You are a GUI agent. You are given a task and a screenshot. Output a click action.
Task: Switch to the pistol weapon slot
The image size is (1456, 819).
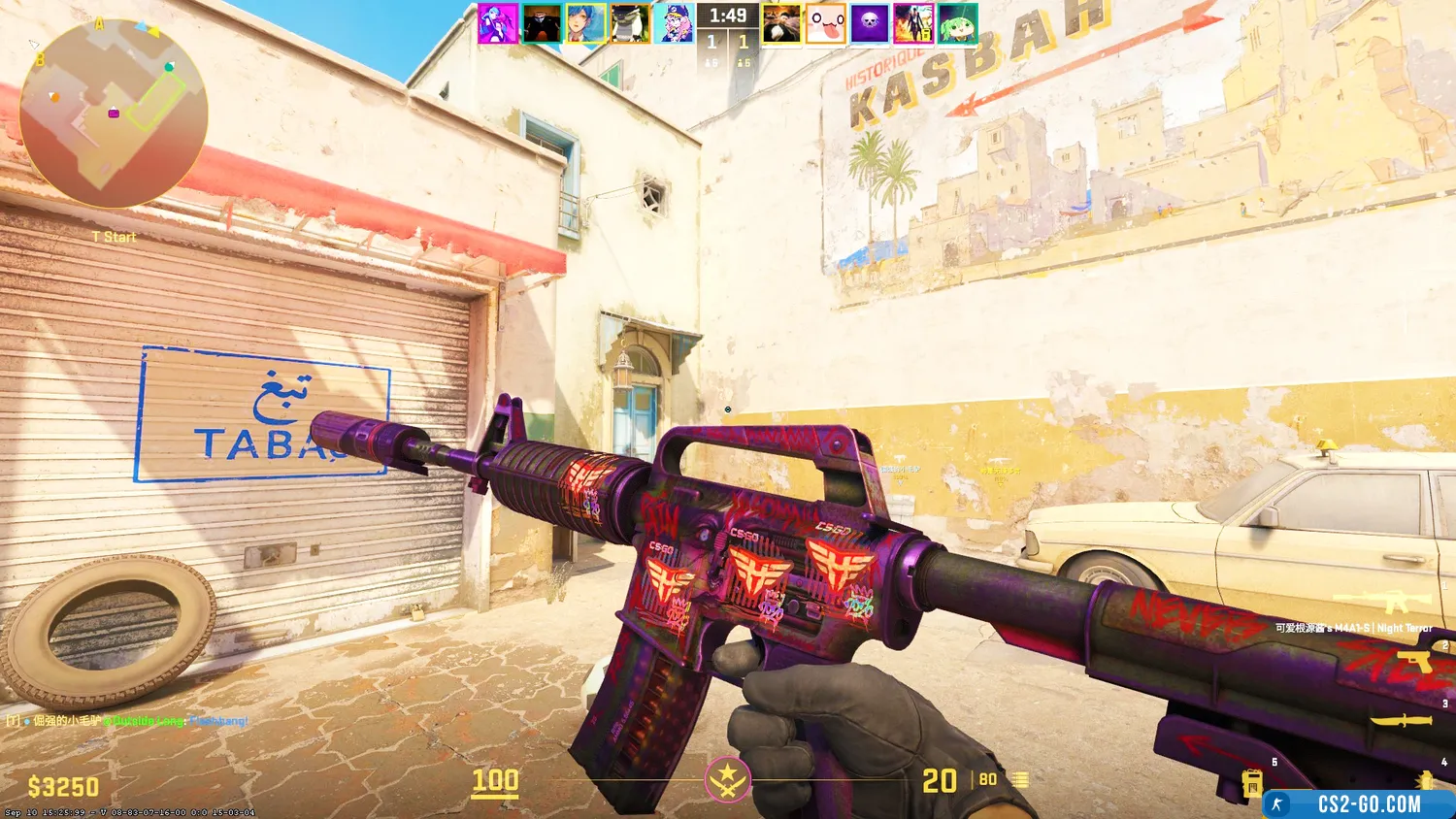pyautogui.click(x=1413, y=665)
